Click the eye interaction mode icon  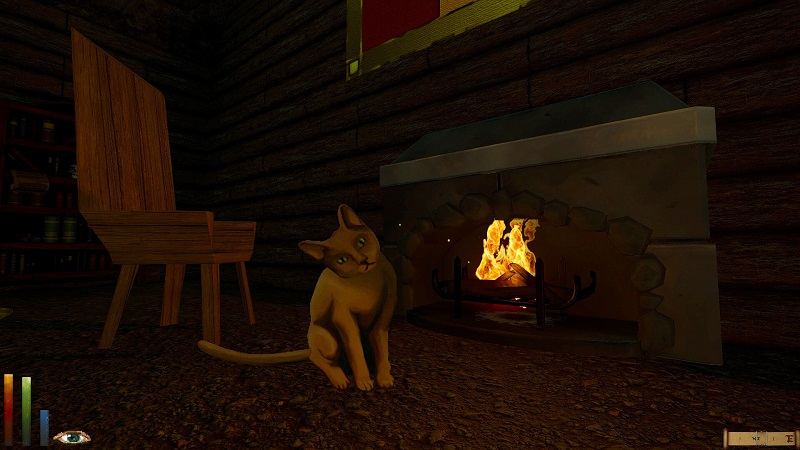72,437
